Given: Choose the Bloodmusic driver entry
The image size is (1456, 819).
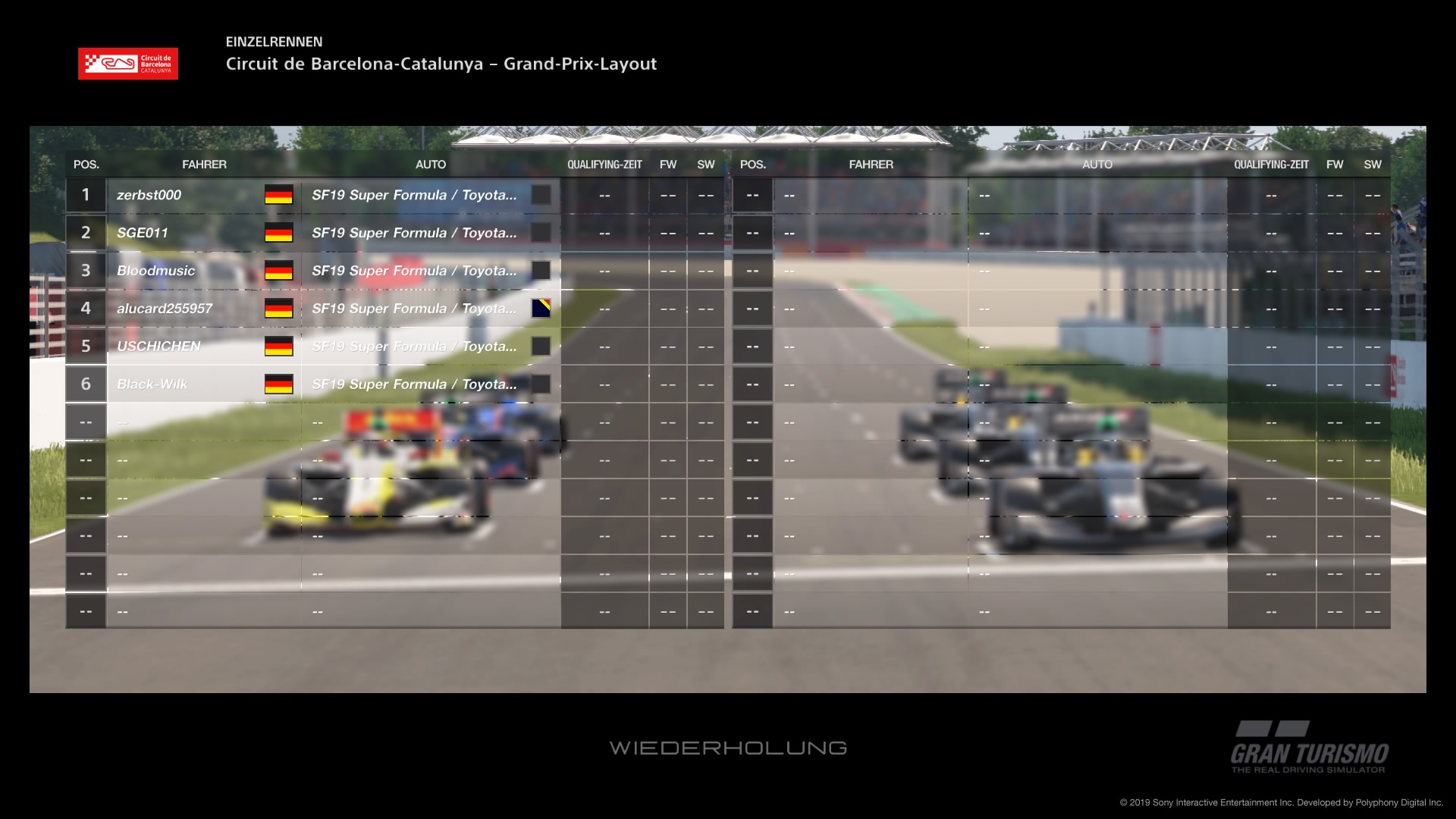Looking at the screenshot, I should (x=155, y=271).
